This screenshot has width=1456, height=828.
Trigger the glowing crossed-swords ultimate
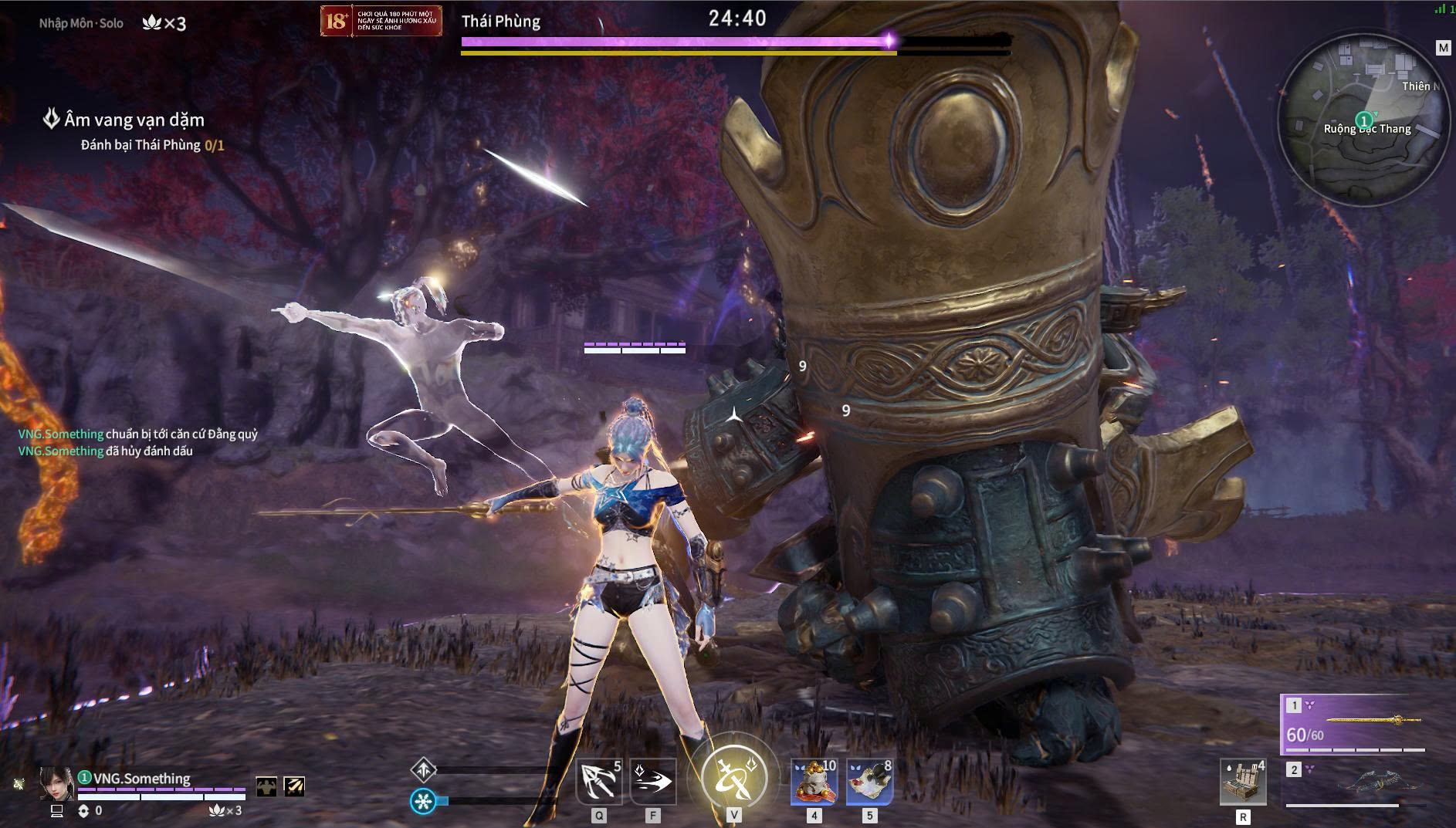click(x=733, y=776)
